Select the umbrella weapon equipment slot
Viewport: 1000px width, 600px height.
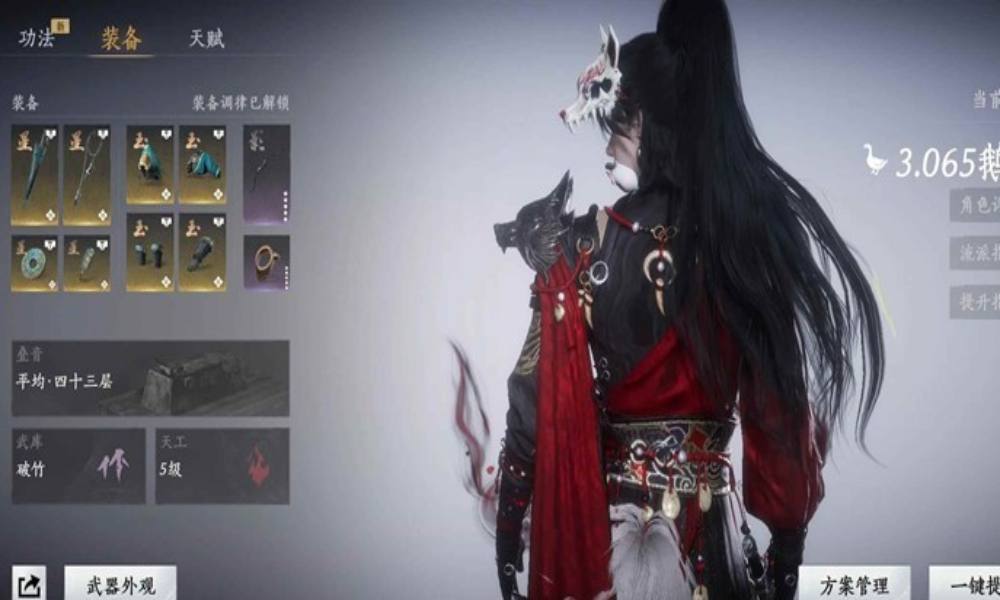point(35,174)
